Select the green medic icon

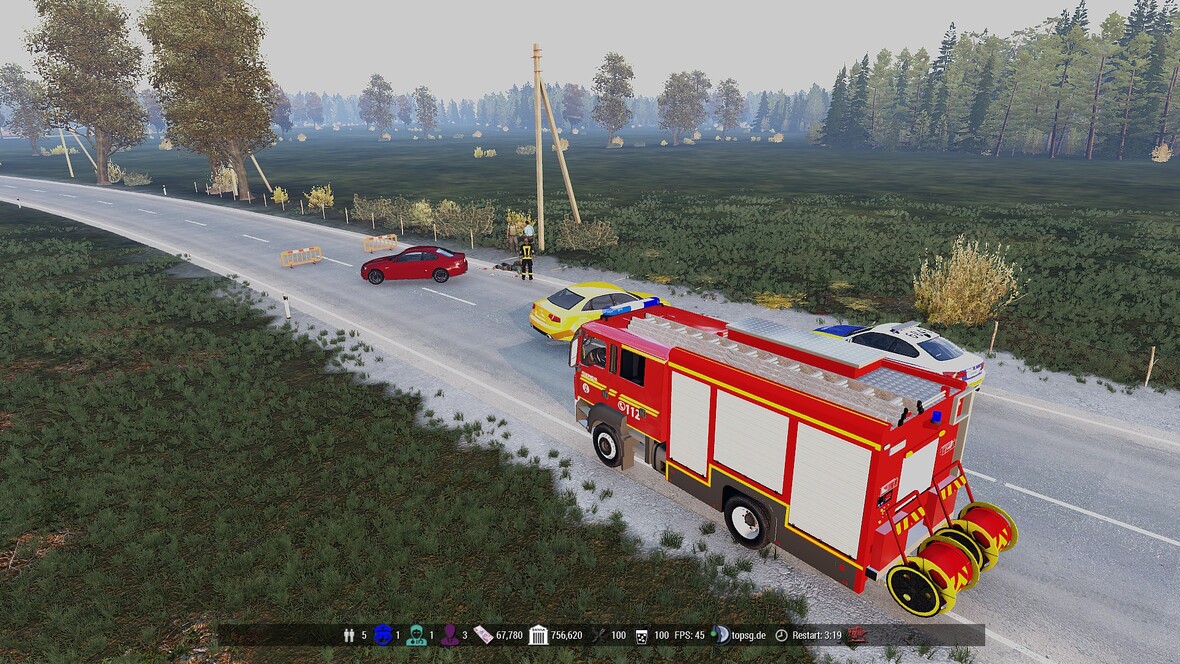coord(416,635)
